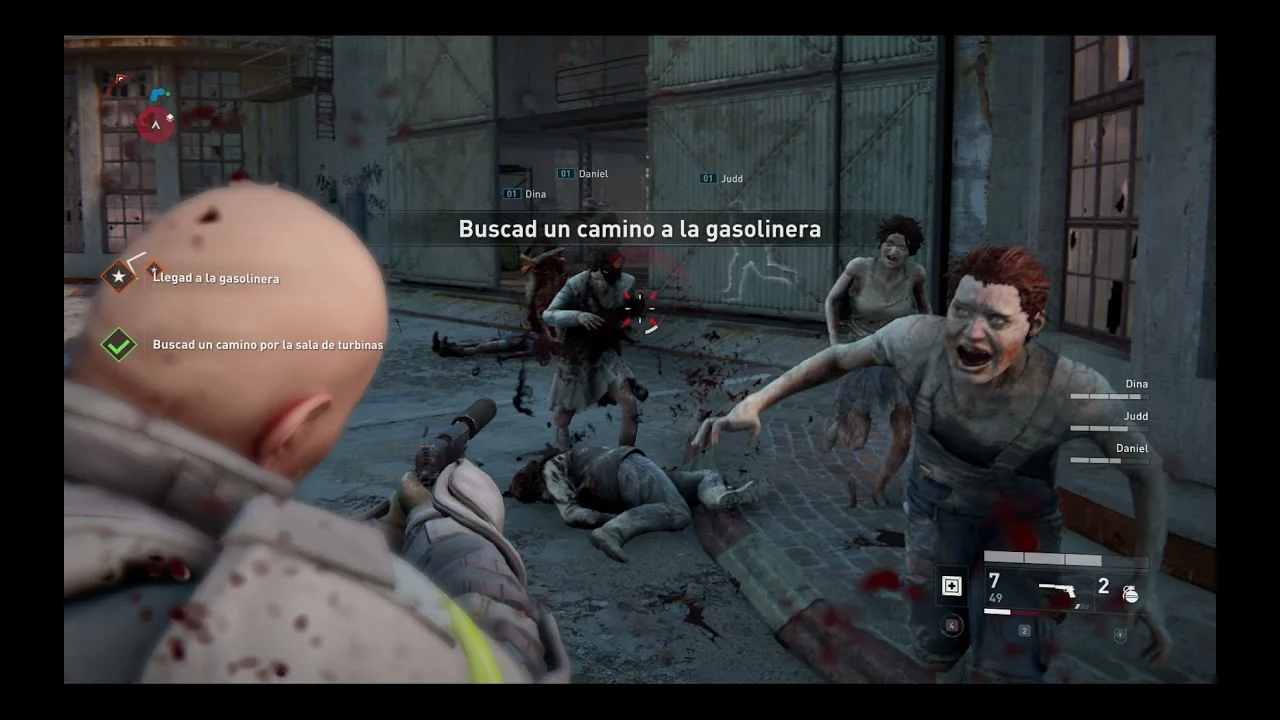Select the medkit icon
The image size is (1280, 720).
(951, 587)
